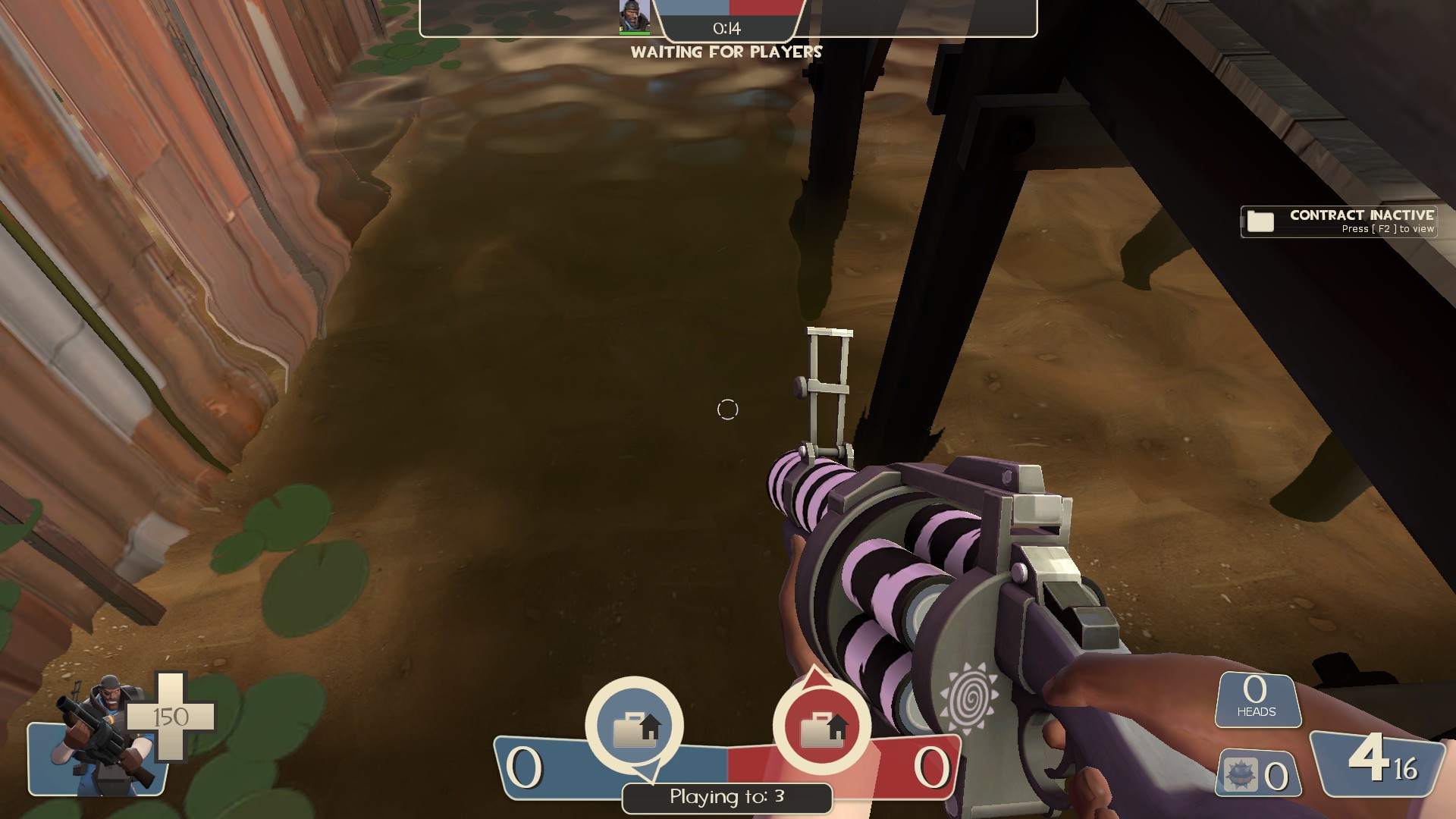Click the blue and red team bar
The image size is (1456, 819).
pyautogui.click(x=726, y=8)
